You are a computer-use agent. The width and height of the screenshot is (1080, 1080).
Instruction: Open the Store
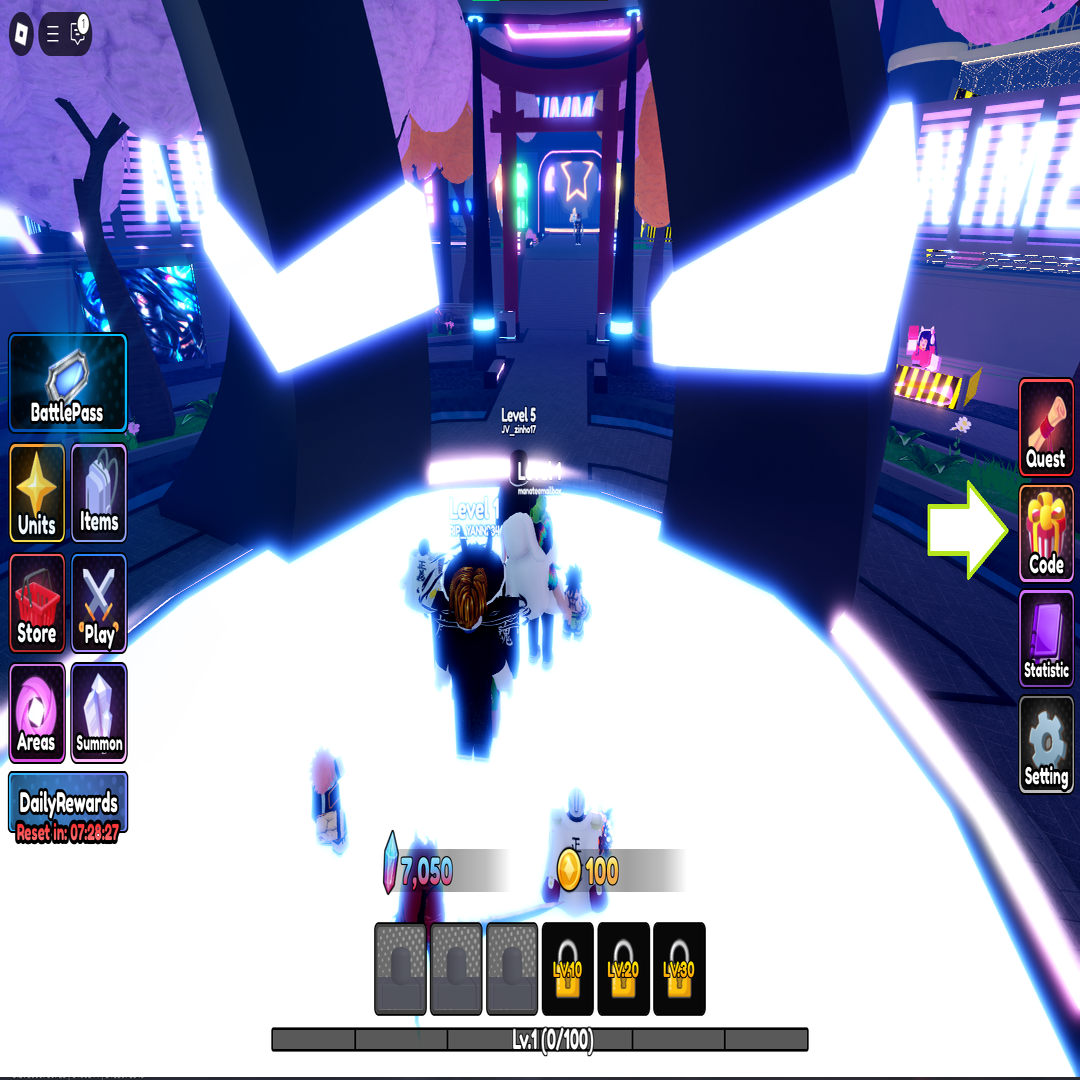tap(37, 603)
